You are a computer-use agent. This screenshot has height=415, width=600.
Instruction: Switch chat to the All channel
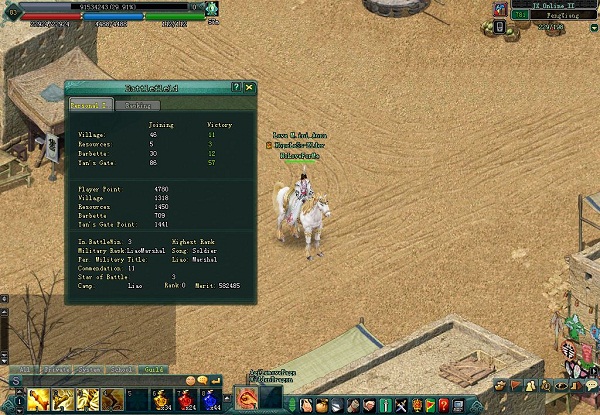click(x=21, y=370)
